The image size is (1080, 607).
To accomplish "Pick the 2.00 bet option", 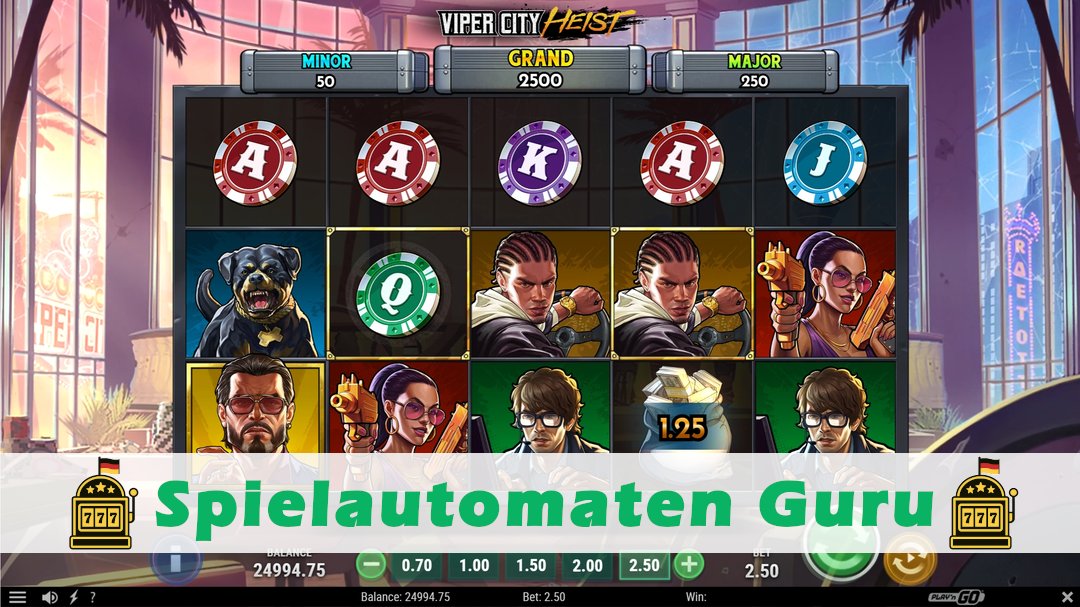I will 587,565.
